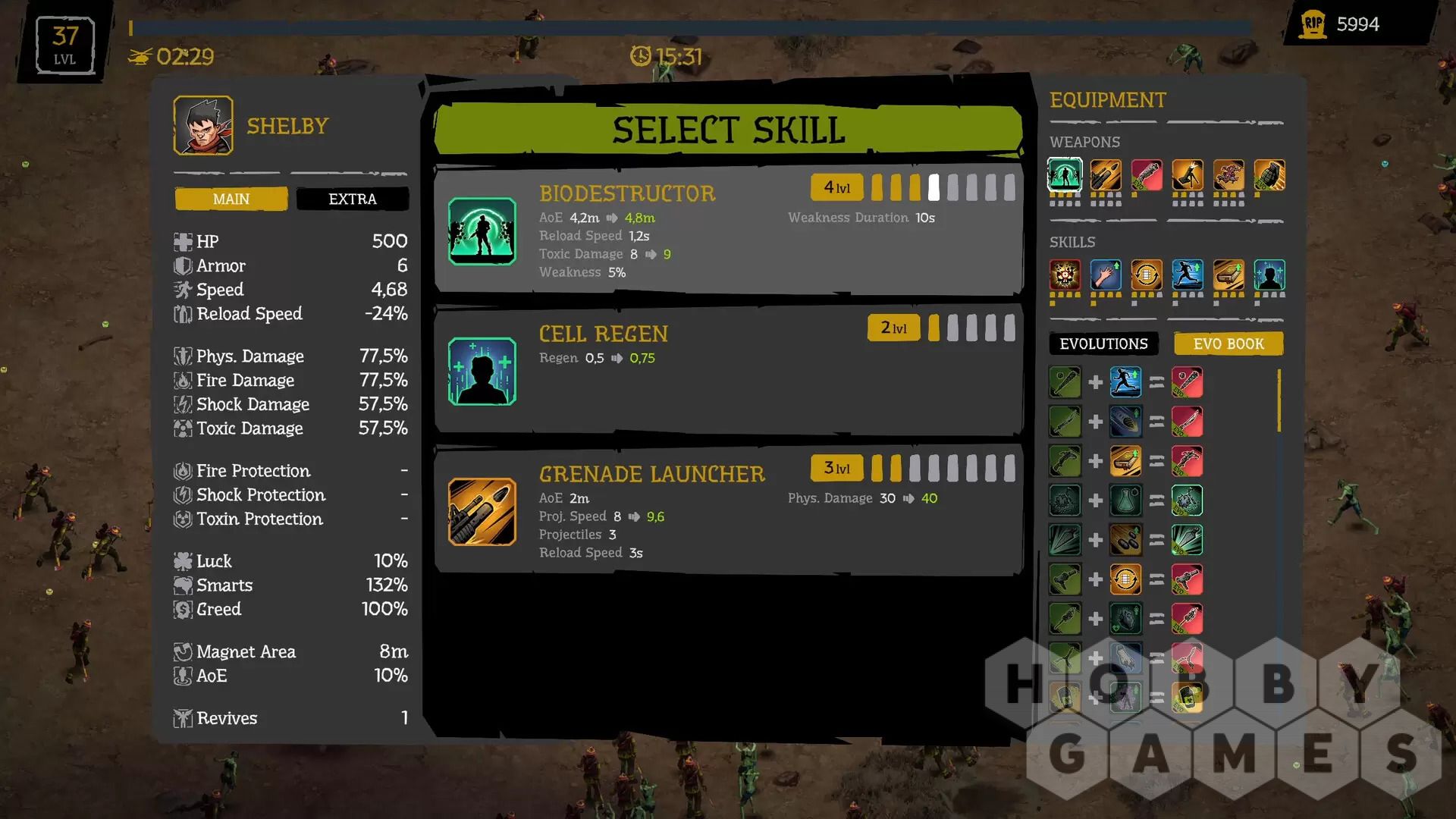Inspect the Cell Regen icon in Skills row
The width and height of the screenshot is (1456, 819).
pyautogui.click(x=1269, y=275)
